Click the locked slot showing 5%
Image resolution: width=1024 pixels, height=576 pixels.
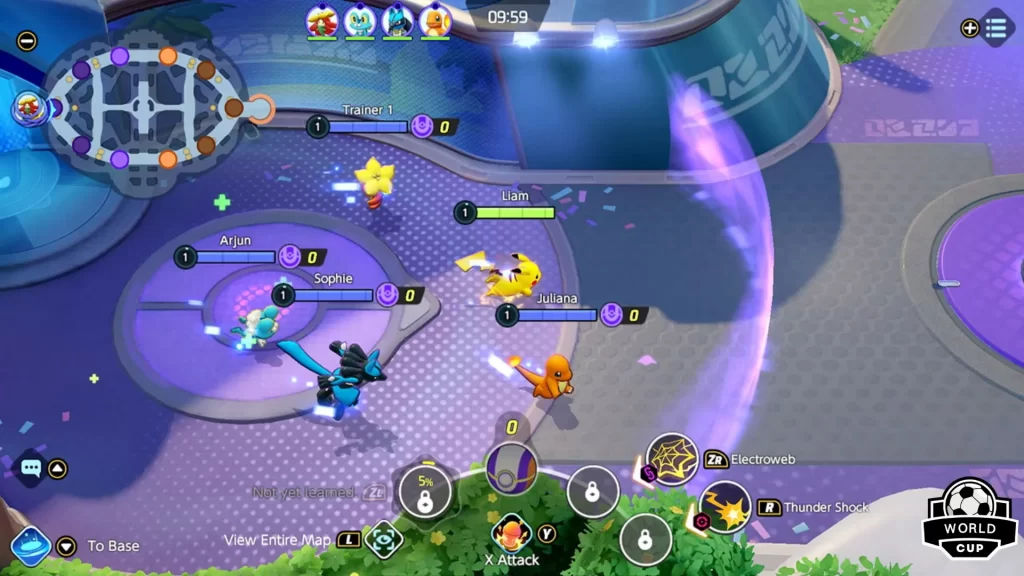(425, 492)
